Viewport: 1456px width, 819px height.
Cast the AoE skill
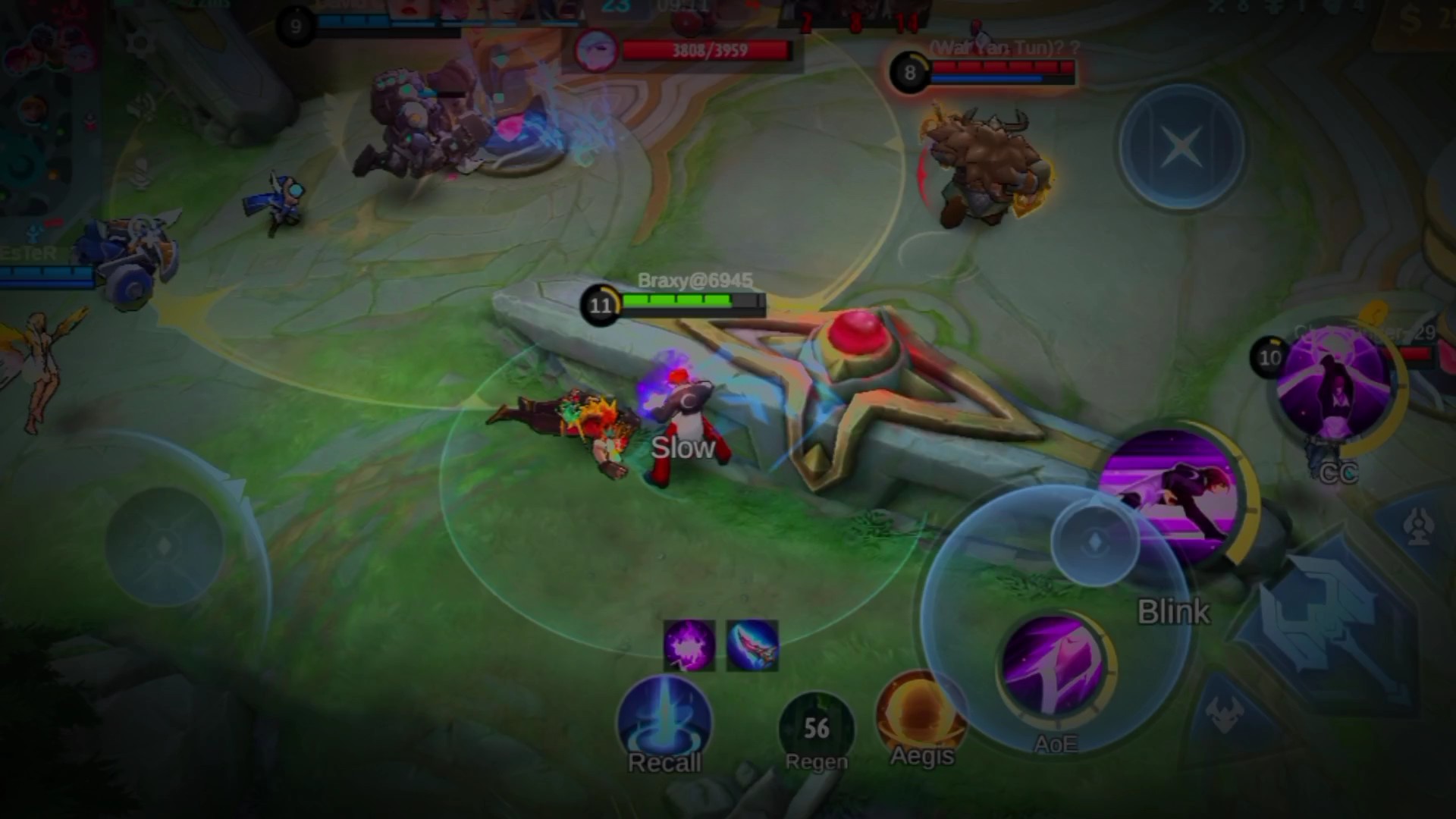tap(1055, 668)
